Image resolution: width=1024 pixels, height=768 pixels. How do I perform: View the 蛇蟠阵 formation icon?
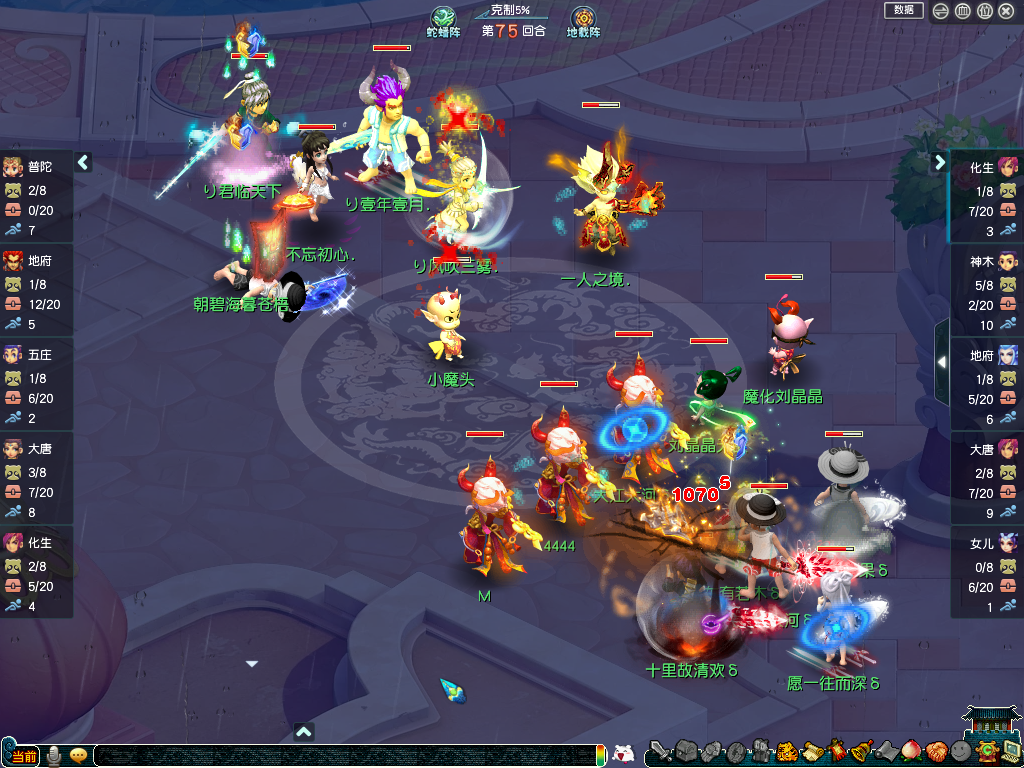[x=443, y=19]
